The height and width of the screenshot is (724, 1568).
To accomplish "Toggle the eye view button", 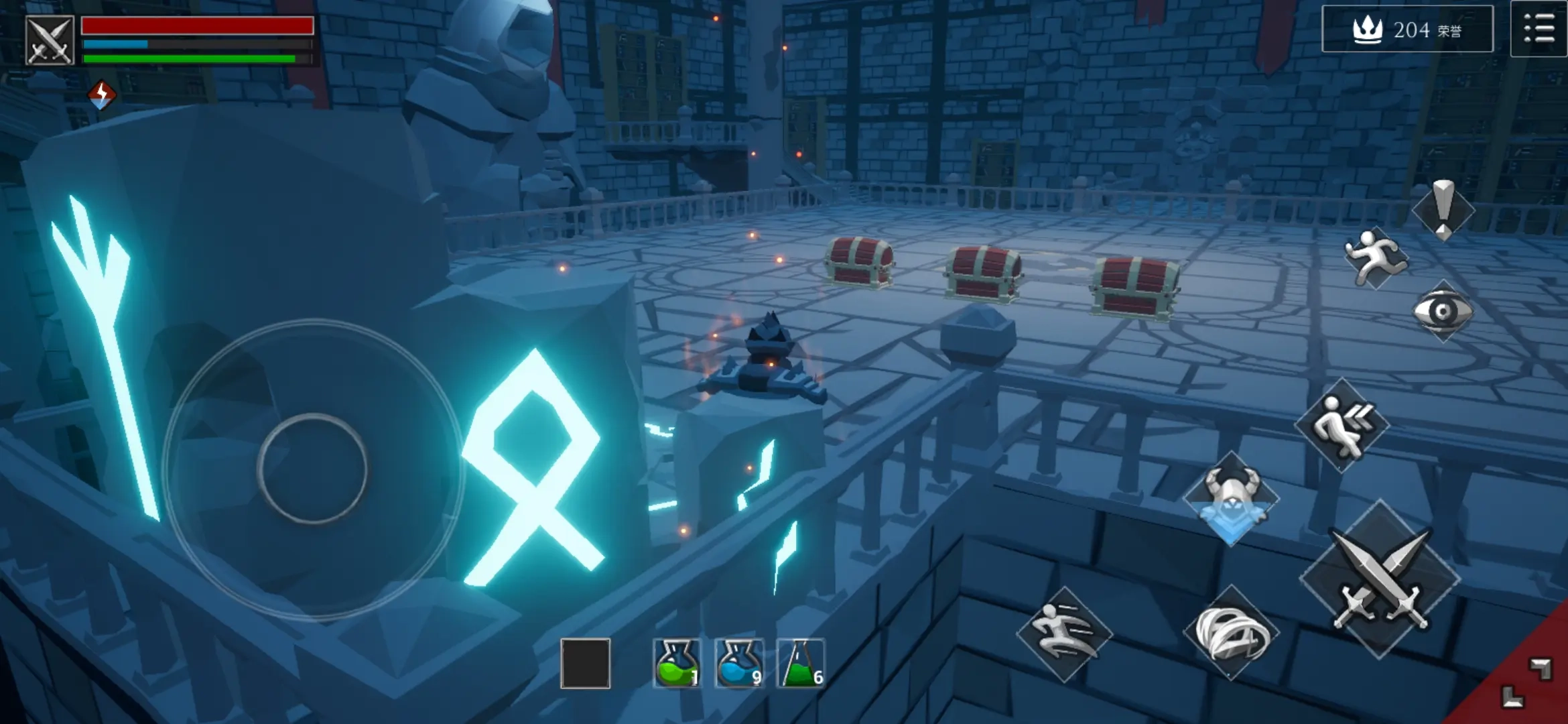I will point(1443,311).
